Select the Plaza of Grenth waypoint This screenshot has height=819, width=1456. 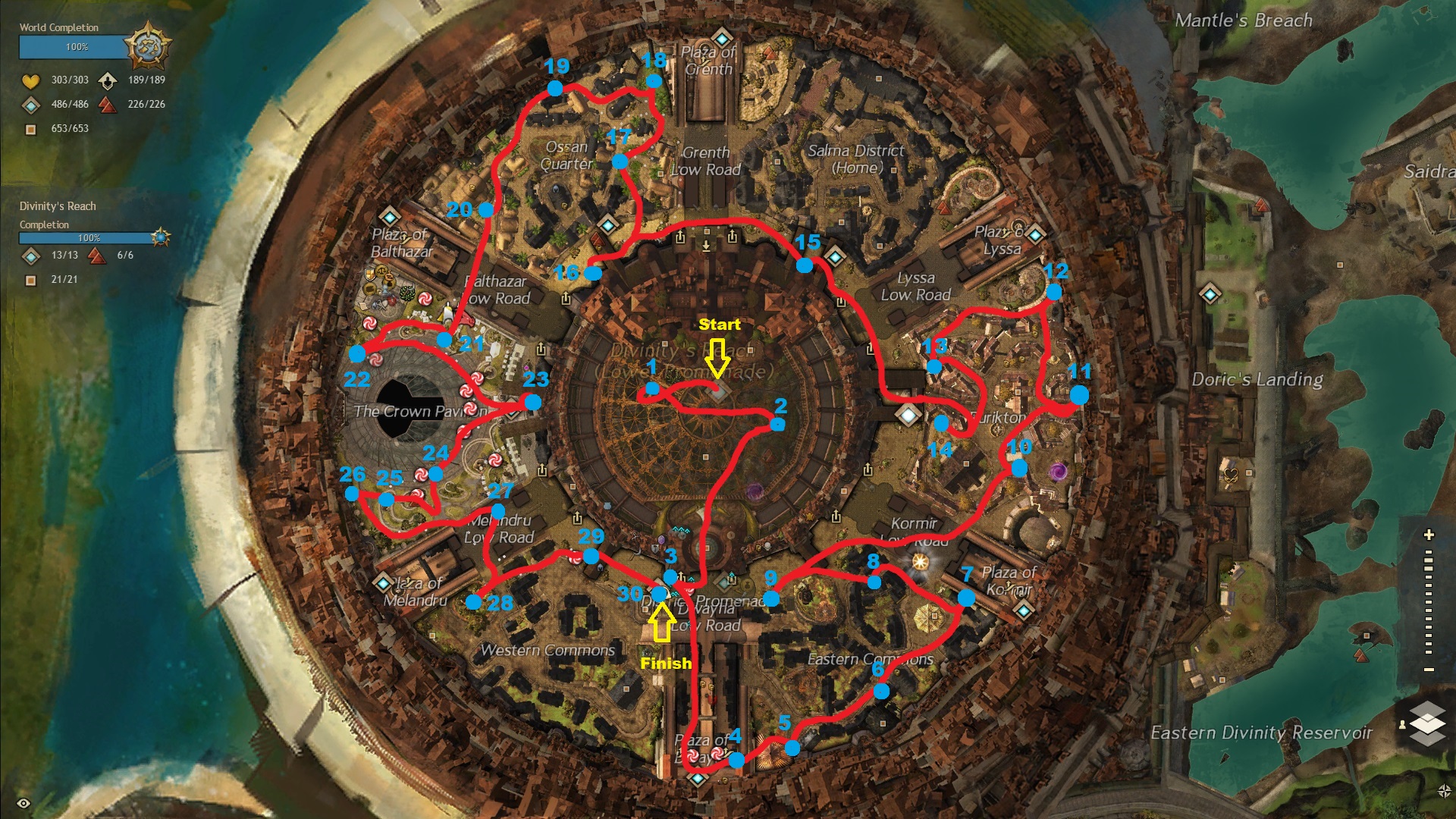721,37
